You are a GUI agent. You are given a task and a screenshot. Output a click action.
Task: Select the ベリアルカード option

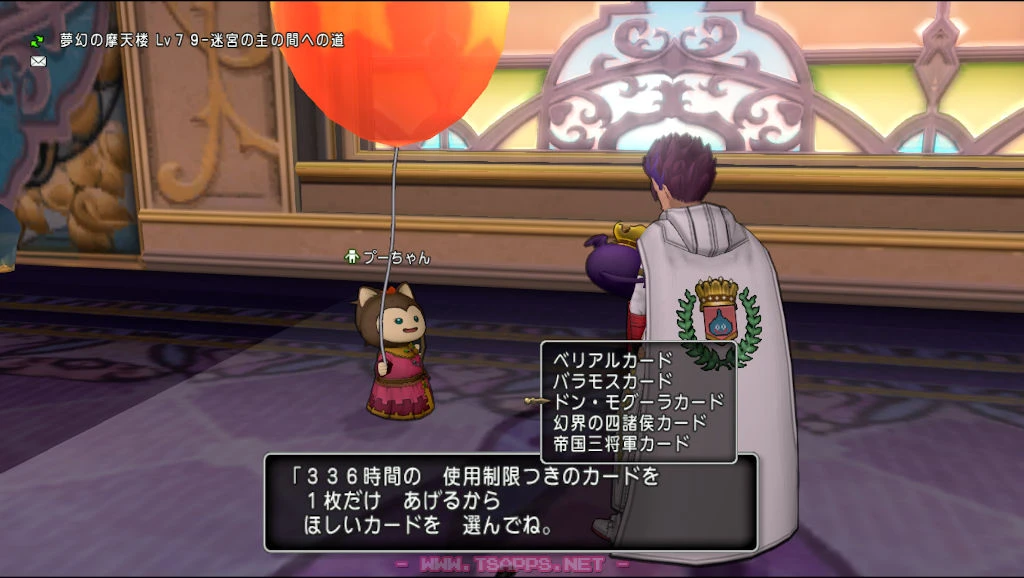click(613, 359)
